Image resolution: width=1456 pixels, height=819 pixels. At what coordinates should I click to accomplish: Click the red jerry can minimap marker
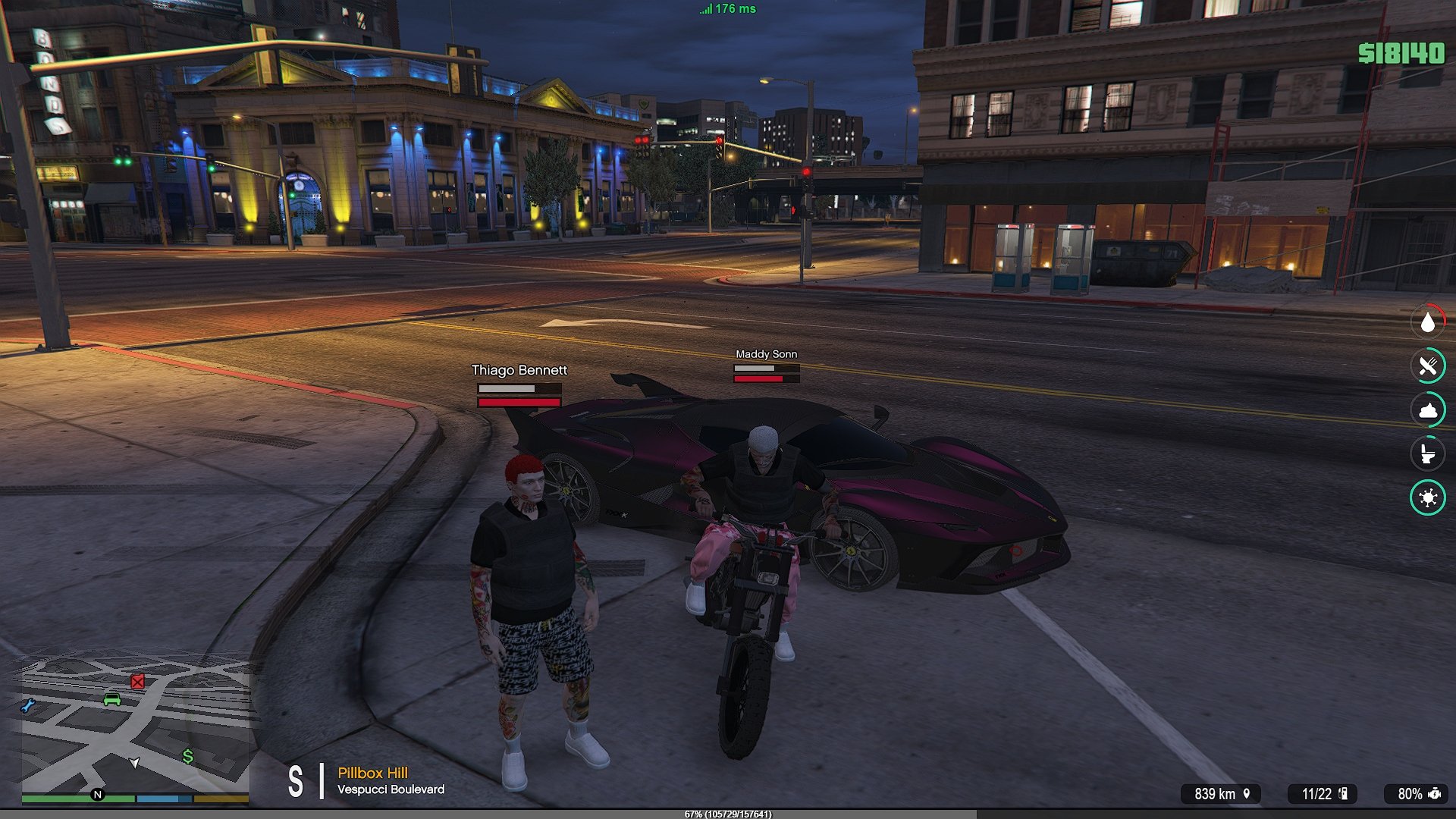pyautogui.click(x=137, y=682)
